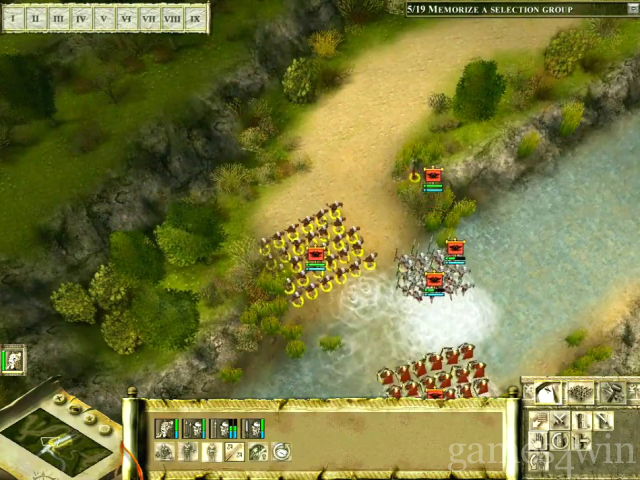Viewport: 640px width, 480px height.
Task: Click the crossed swords attack command
Action: 560,422
